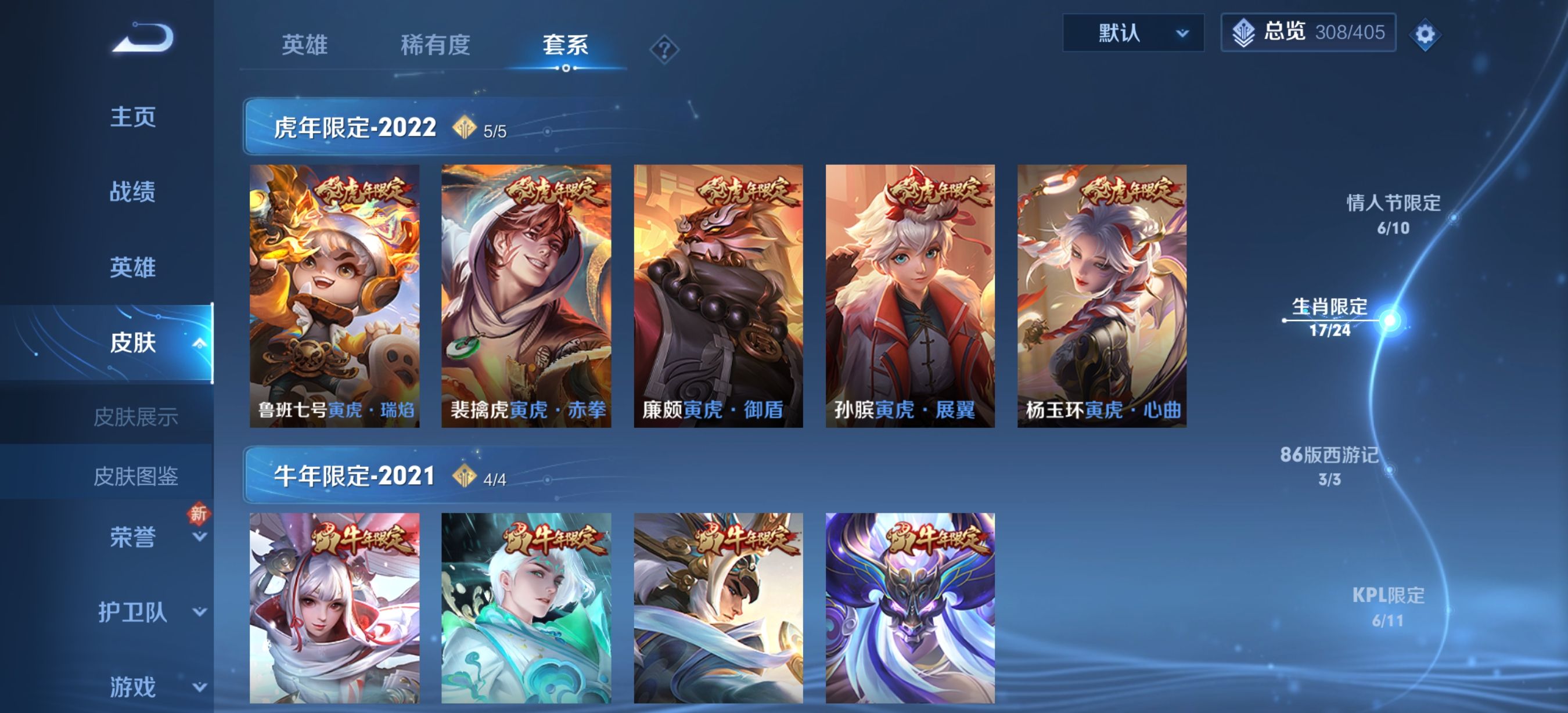The width and height of the screenshot is (1568, 713).
Task: Jump to the KPL限定 series
Action: pyautogui.click(x=1388, y=607)
